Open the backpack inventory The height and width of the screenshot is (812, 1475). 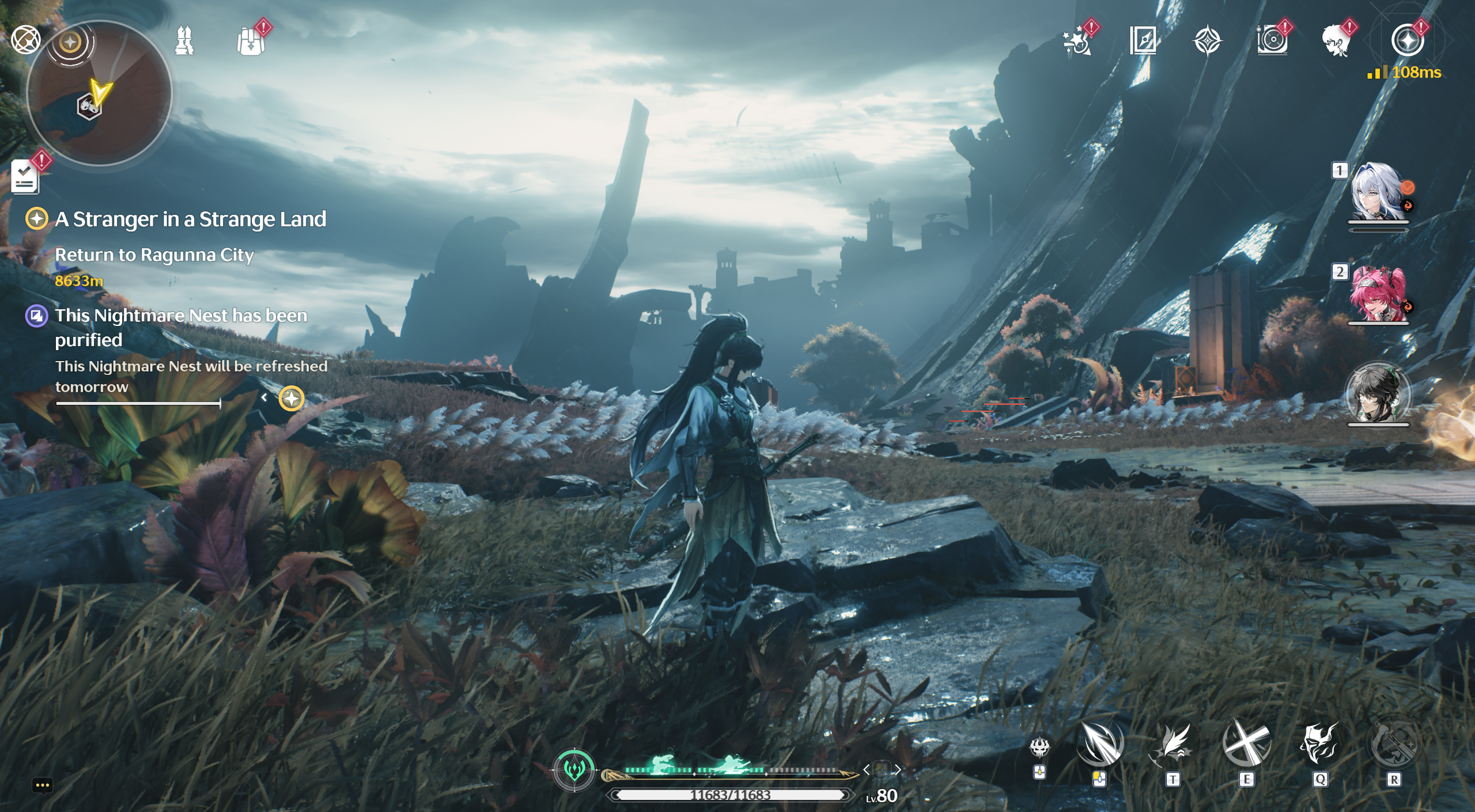click(x=251, y=41)
